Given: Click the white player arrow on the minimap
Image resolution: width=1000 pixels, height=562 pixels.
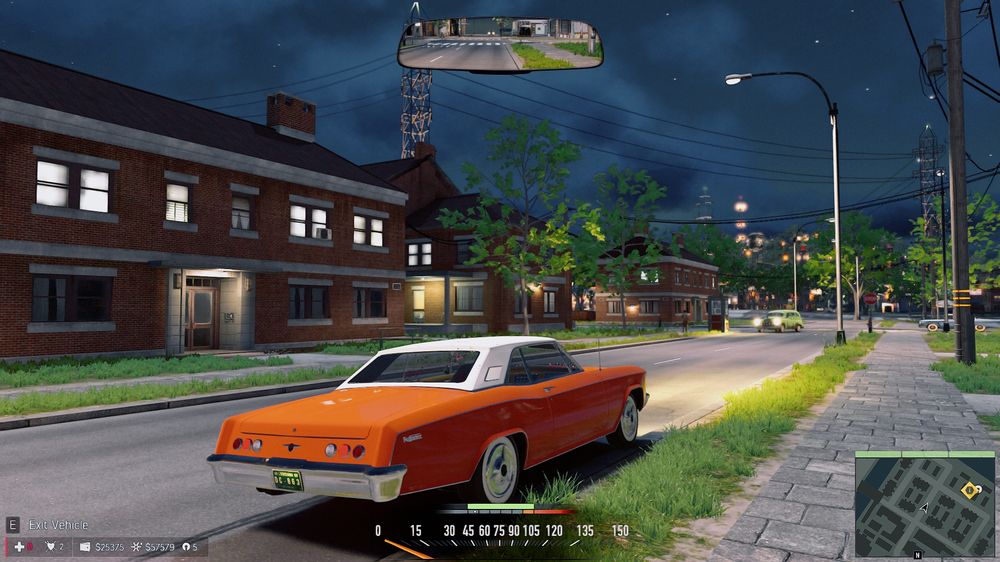Looking at the screenshot, I should 924,508.
